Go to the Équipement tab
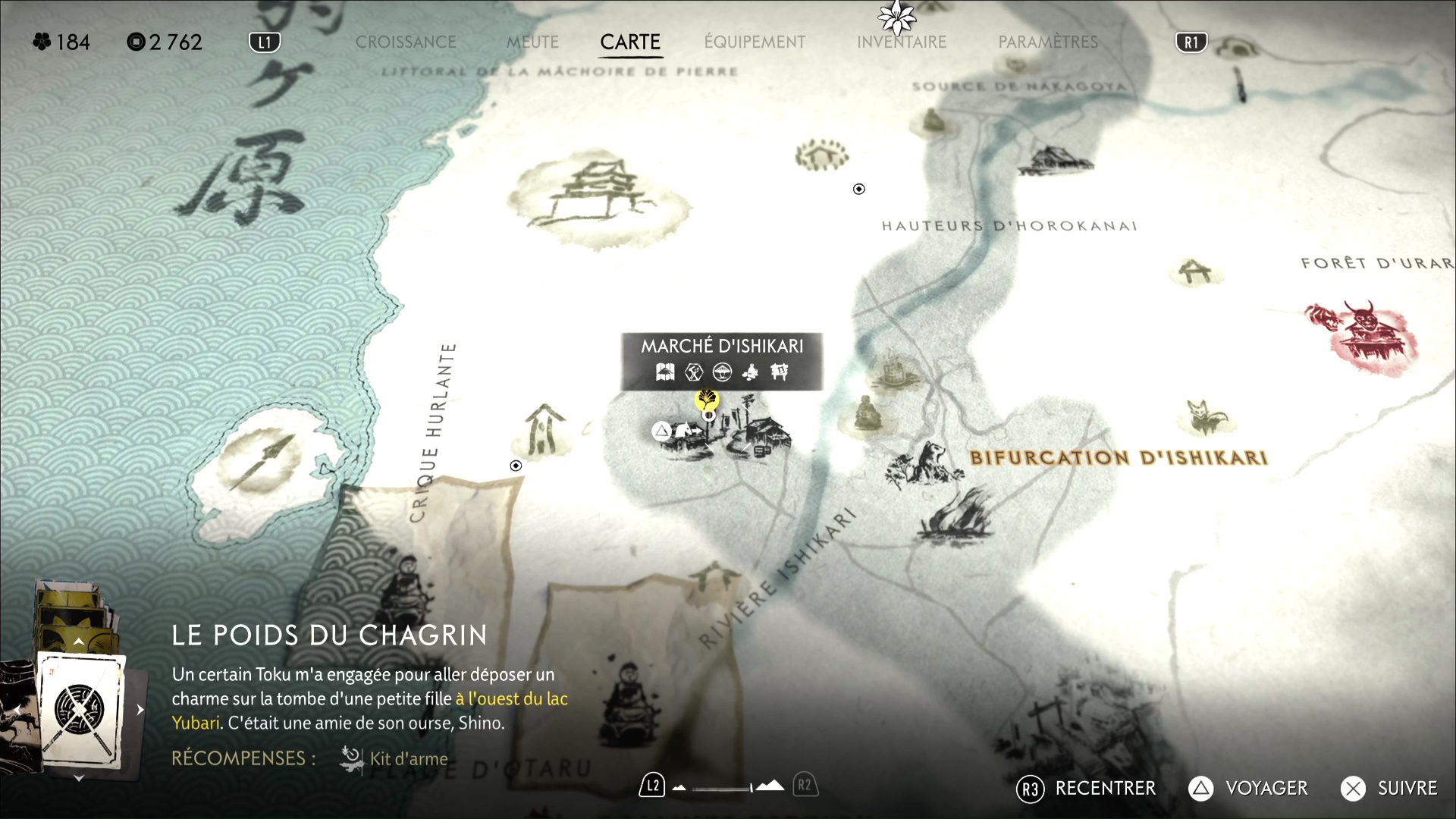Screen dimensions: 1456x819 755,42
